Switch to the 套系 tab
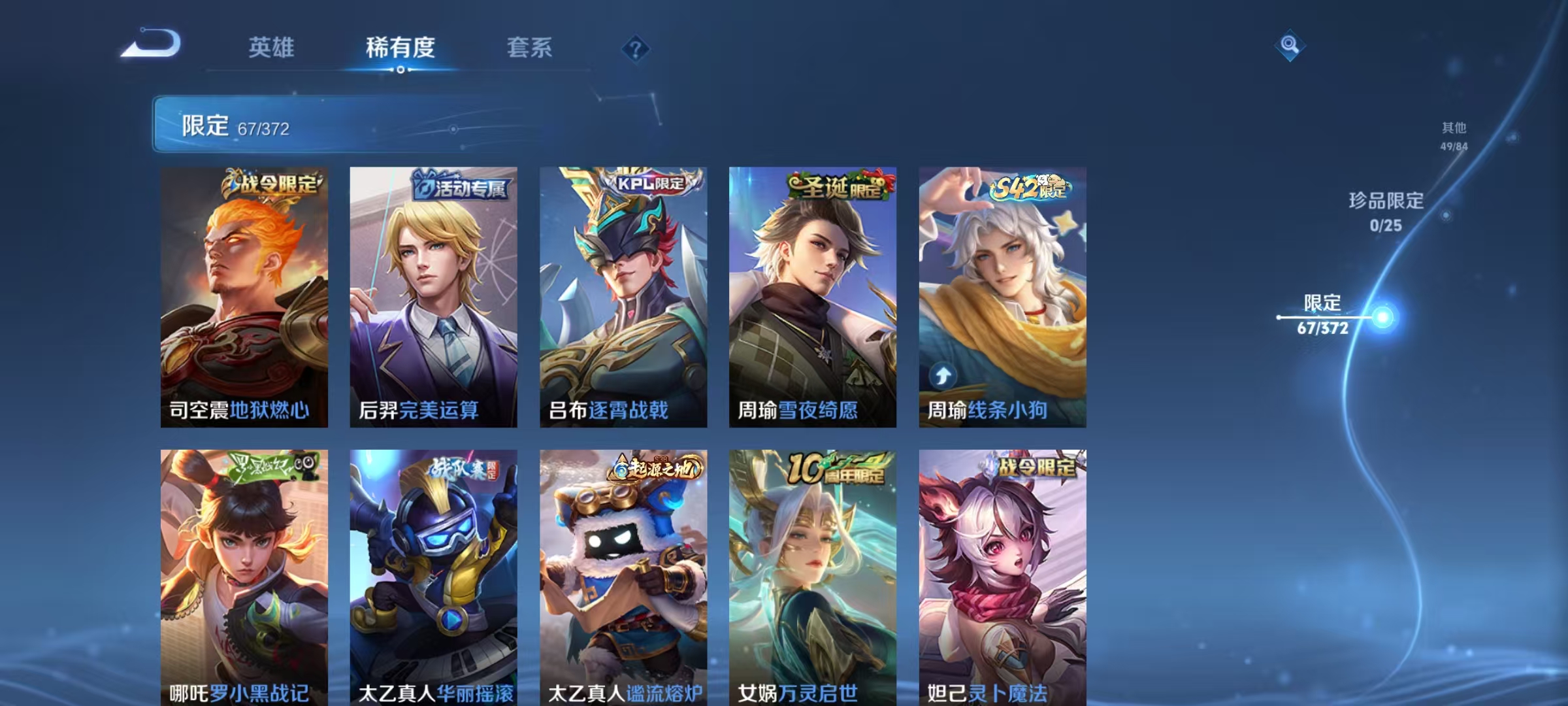The width and height of the screenshot is (1568, 706). [x=531, y=47]
